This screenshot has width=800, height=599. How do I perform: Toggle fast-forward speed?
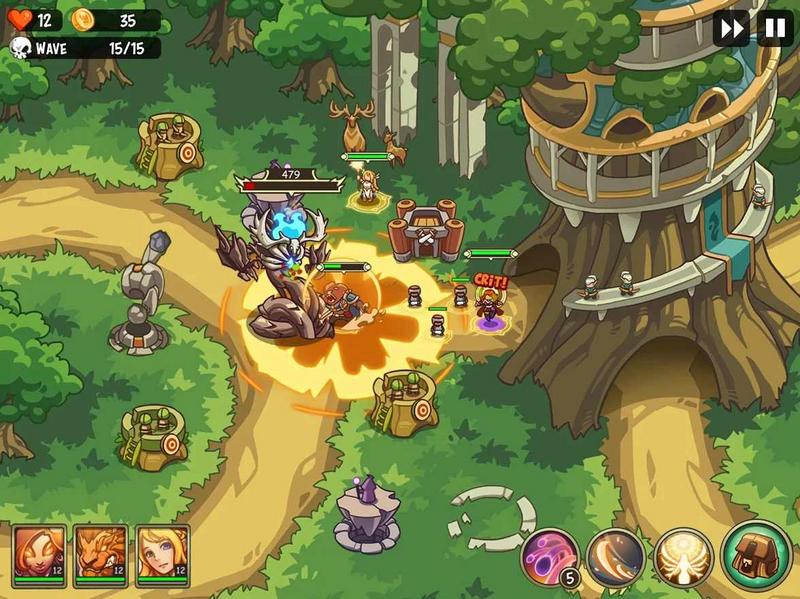(x=732, y=28)
